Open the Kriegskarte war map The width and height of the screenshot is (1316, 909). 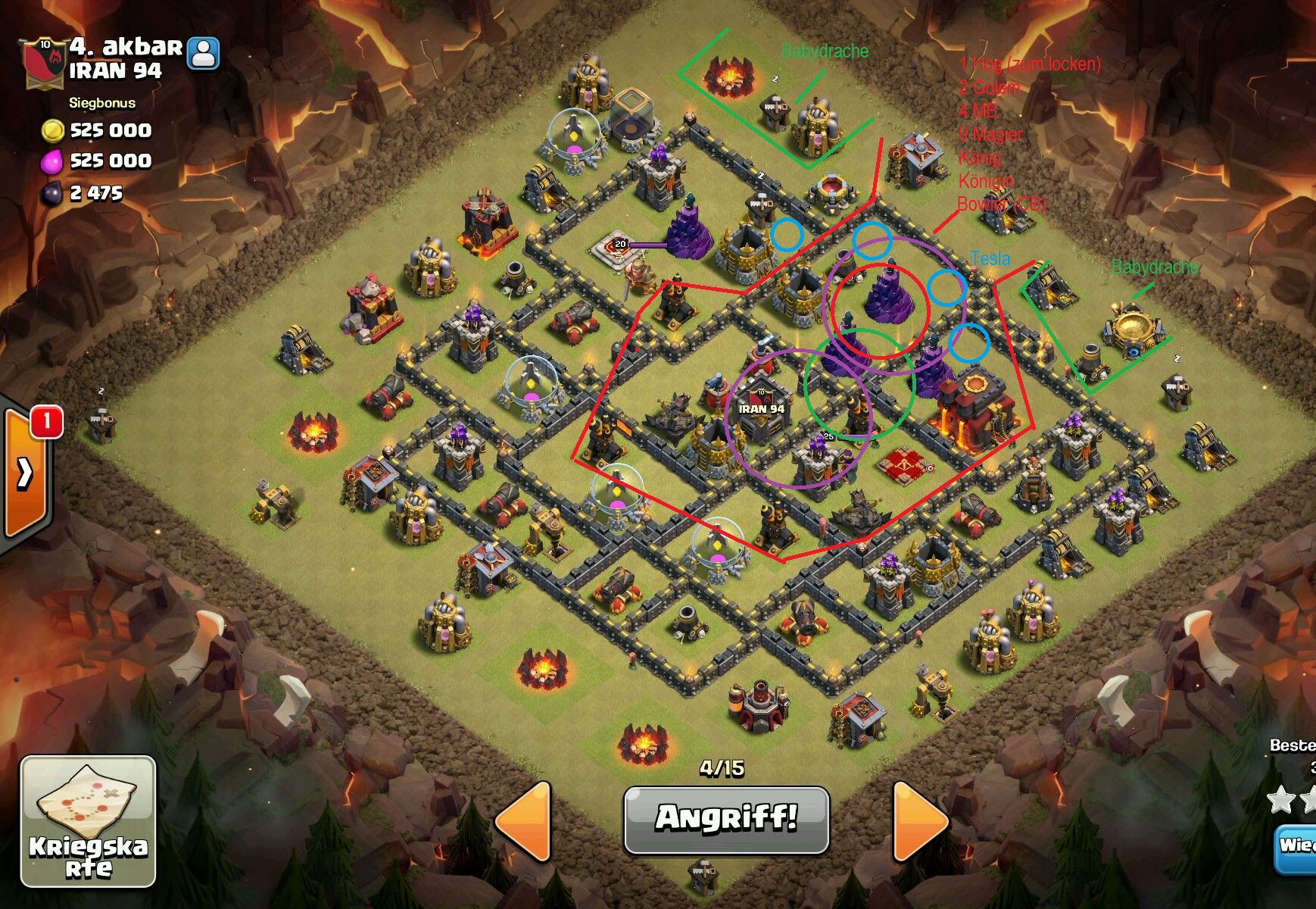pyautogui.click(x=88, y=821)
